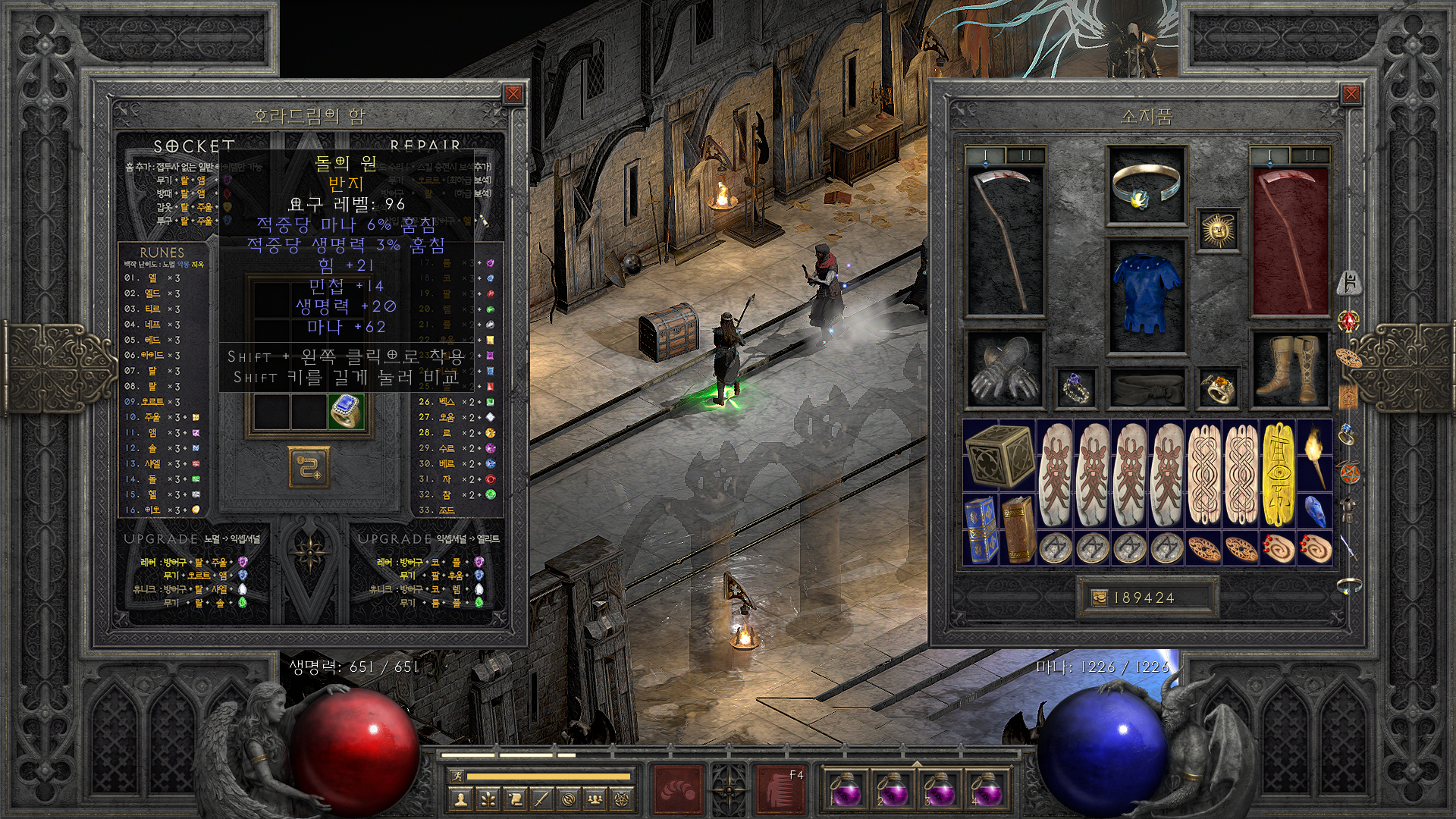Click the equipped belt slot
Image resolution: width=1456 pixels, height=819 pixels.
pos(1146,388)
